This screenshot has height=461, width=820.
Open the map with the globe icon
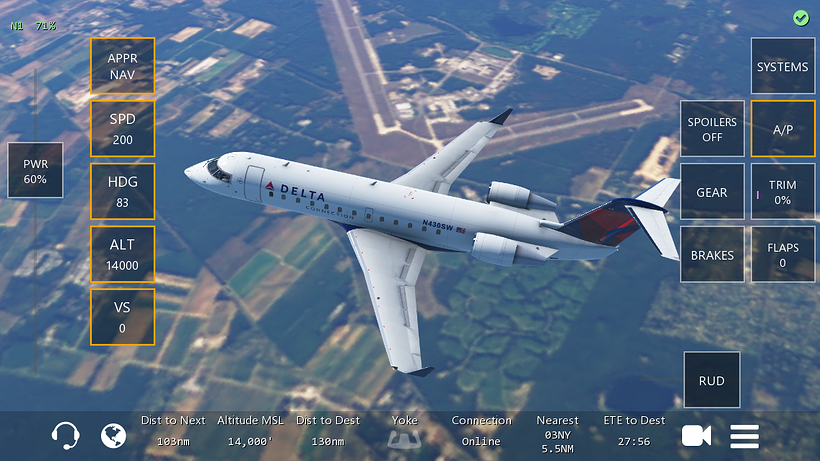pyautogui.click(x=114, y=436)
